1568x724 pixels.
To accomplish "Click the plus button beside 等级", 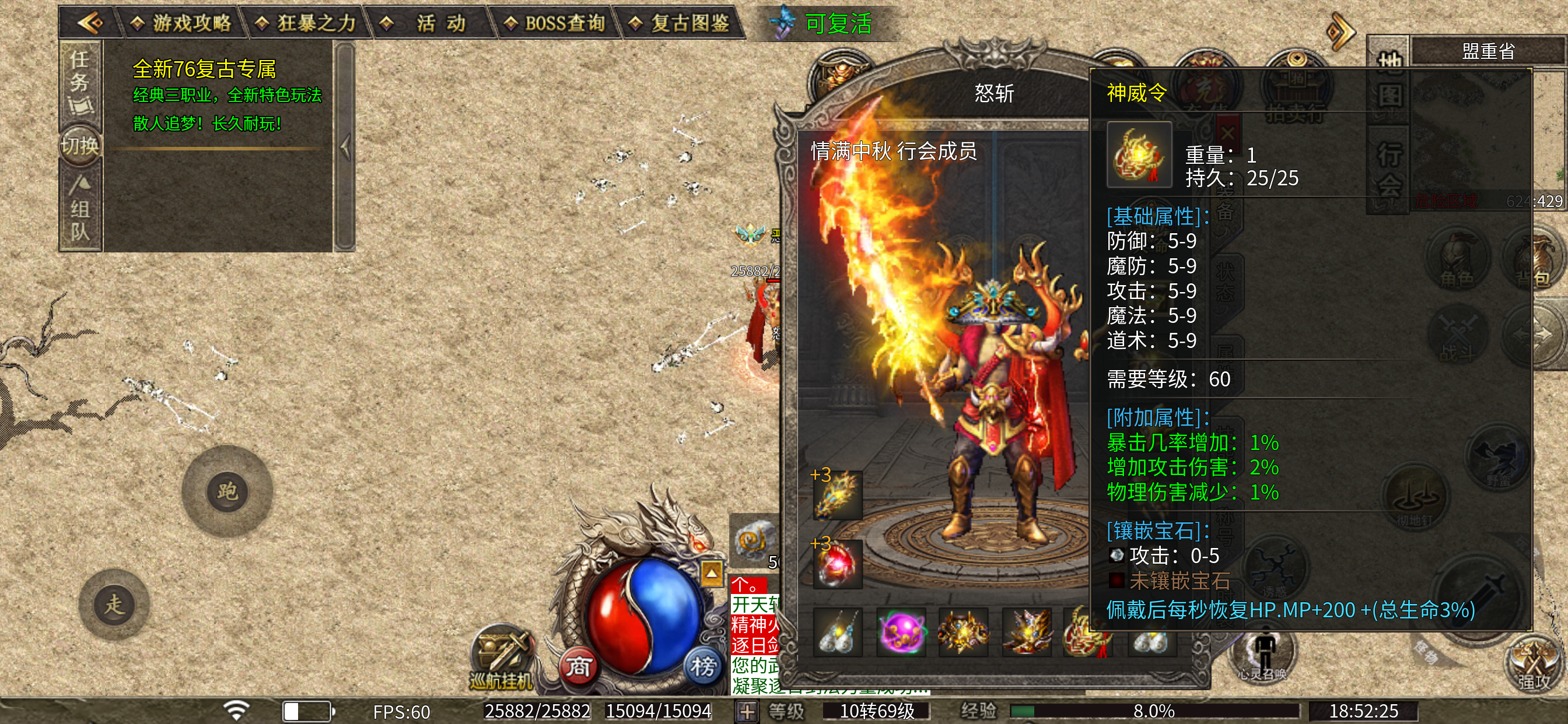I will click(x=747, y=711).
